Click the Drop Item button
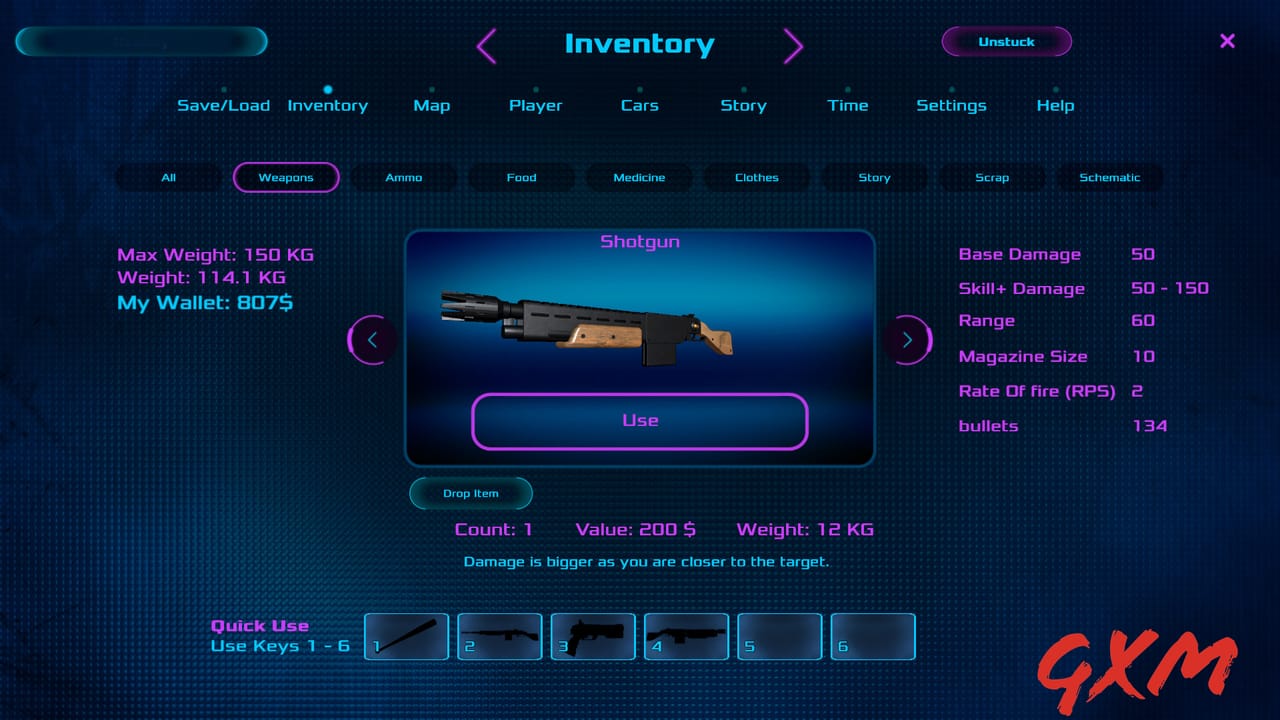The height and width of the screenshot is (720, 1280). (470, 493)
